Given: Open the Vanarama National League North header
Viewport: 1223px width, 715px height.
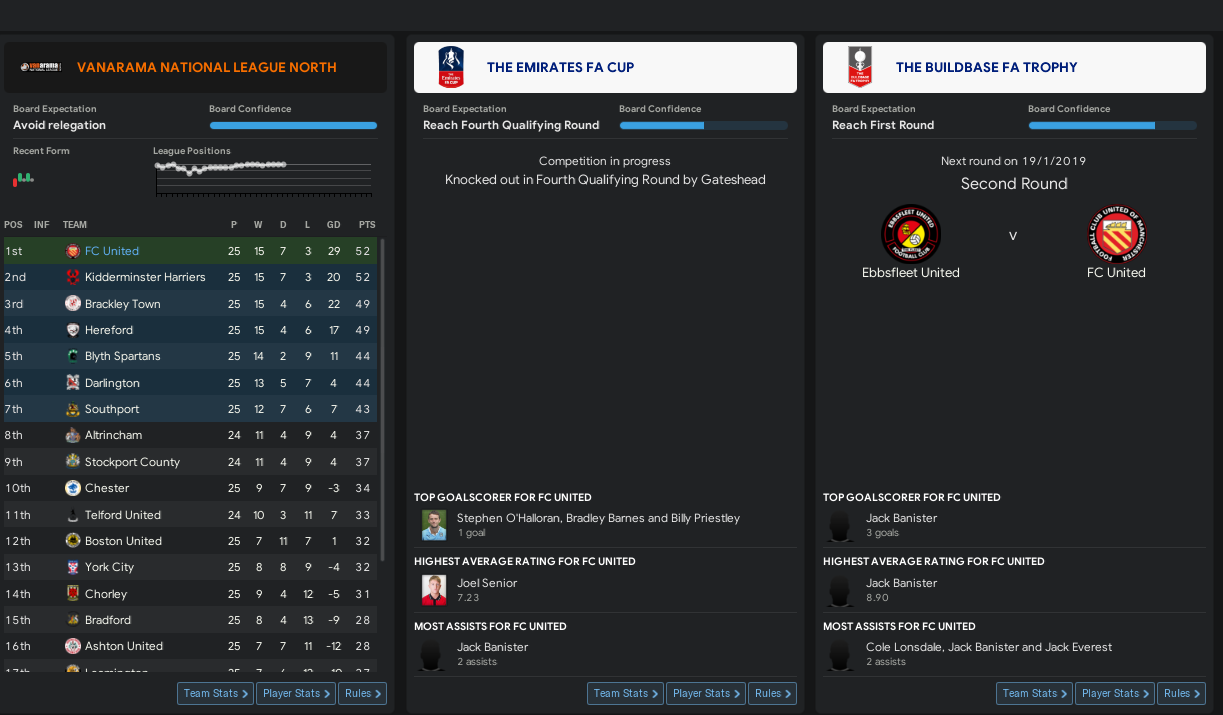Looking at the screenshot, I should click(206, 68).
